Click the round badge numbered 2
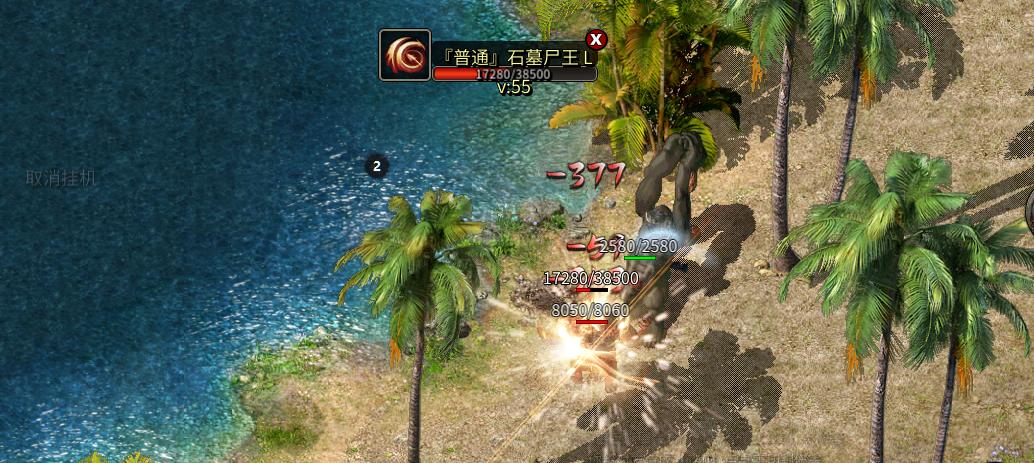Screen dimensions: 1034x463 [377, 166]
